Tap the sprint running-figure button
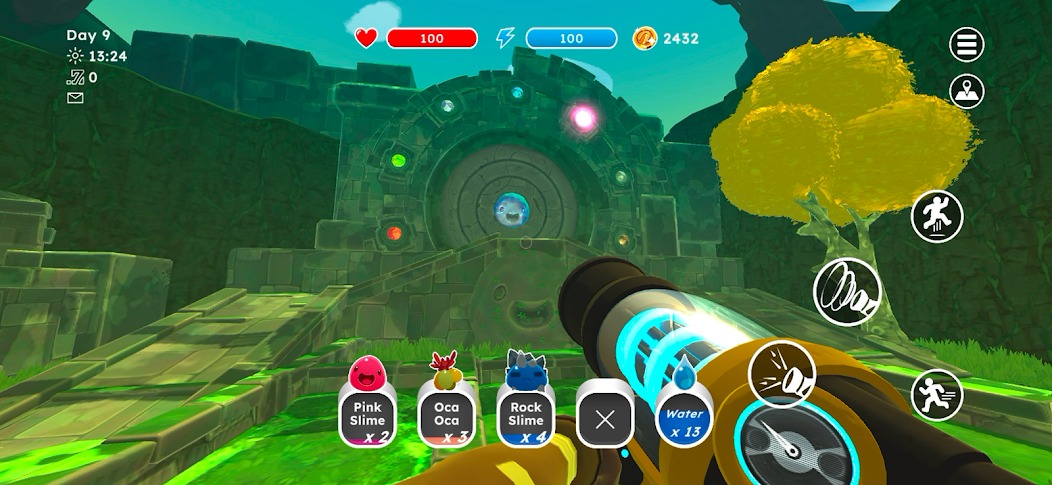Viewport: 1052px width, 485px height. coord(937,396)
